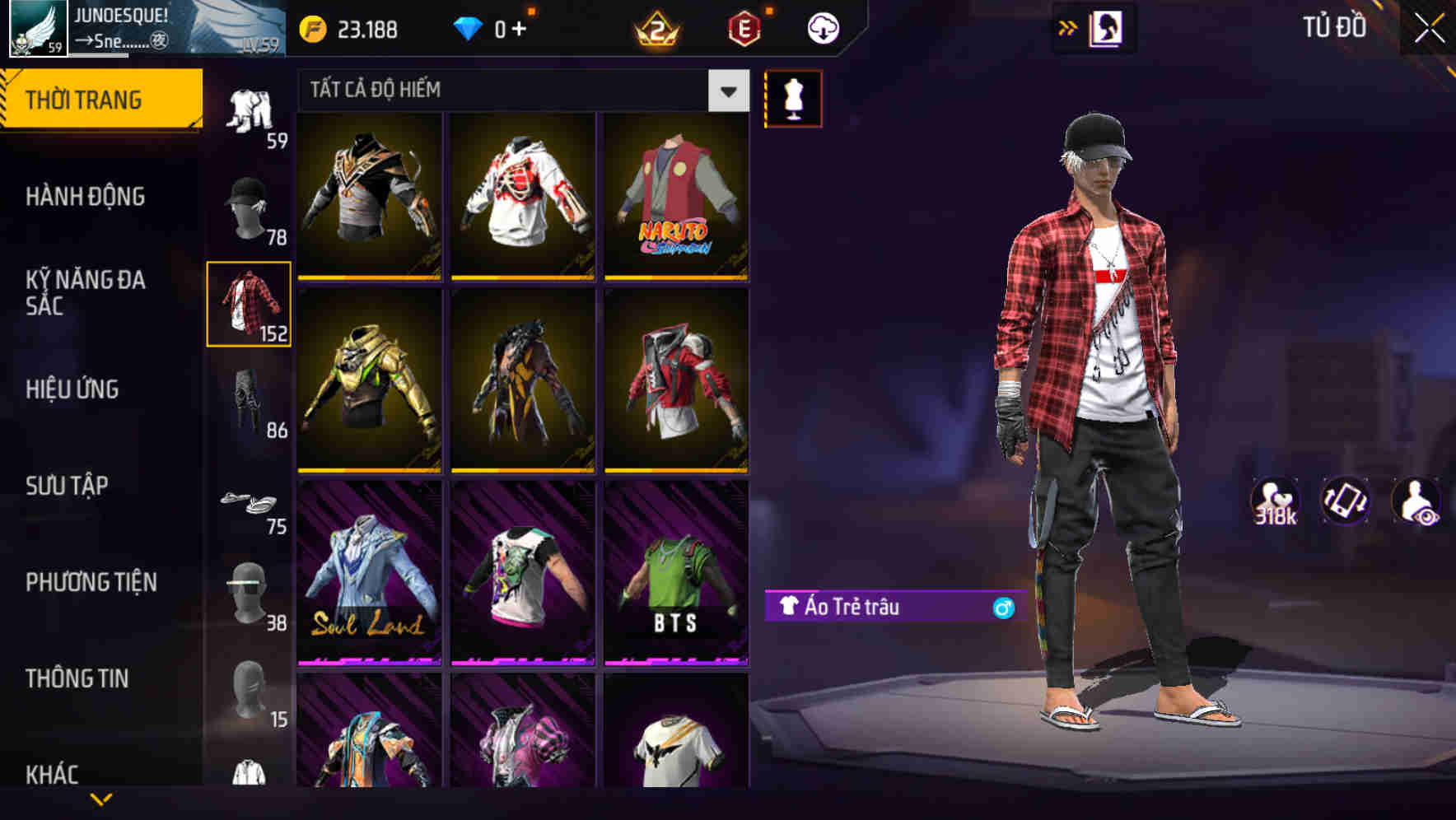This screenshot has width=1456, height=820.
Task: Switch to the HÀNH ĐỘNG tab
Action: tap(85, 197)
